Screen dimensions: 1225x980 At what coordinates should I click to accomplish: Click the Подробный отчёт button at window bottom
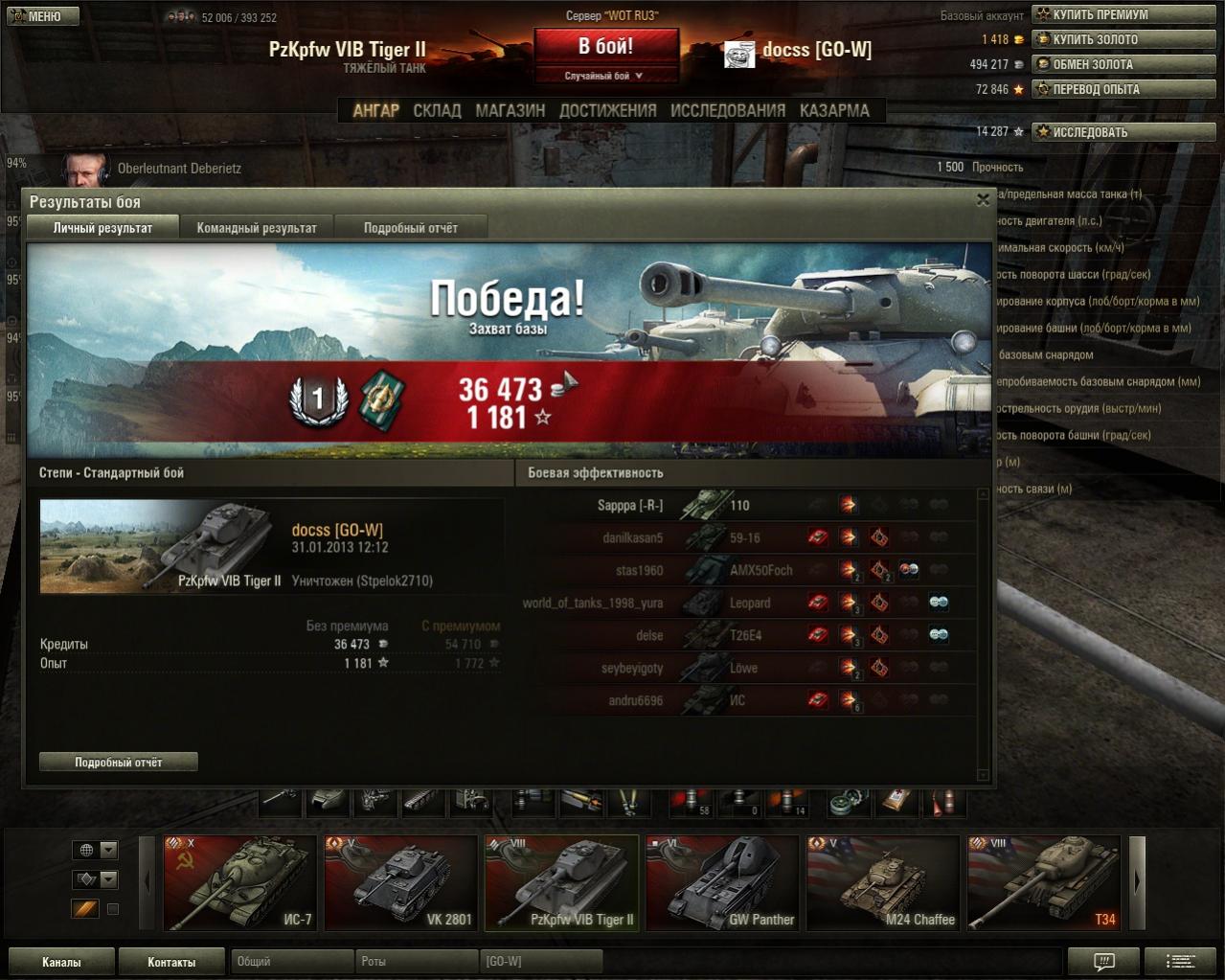pyautogui.click(x=119, y=763)
